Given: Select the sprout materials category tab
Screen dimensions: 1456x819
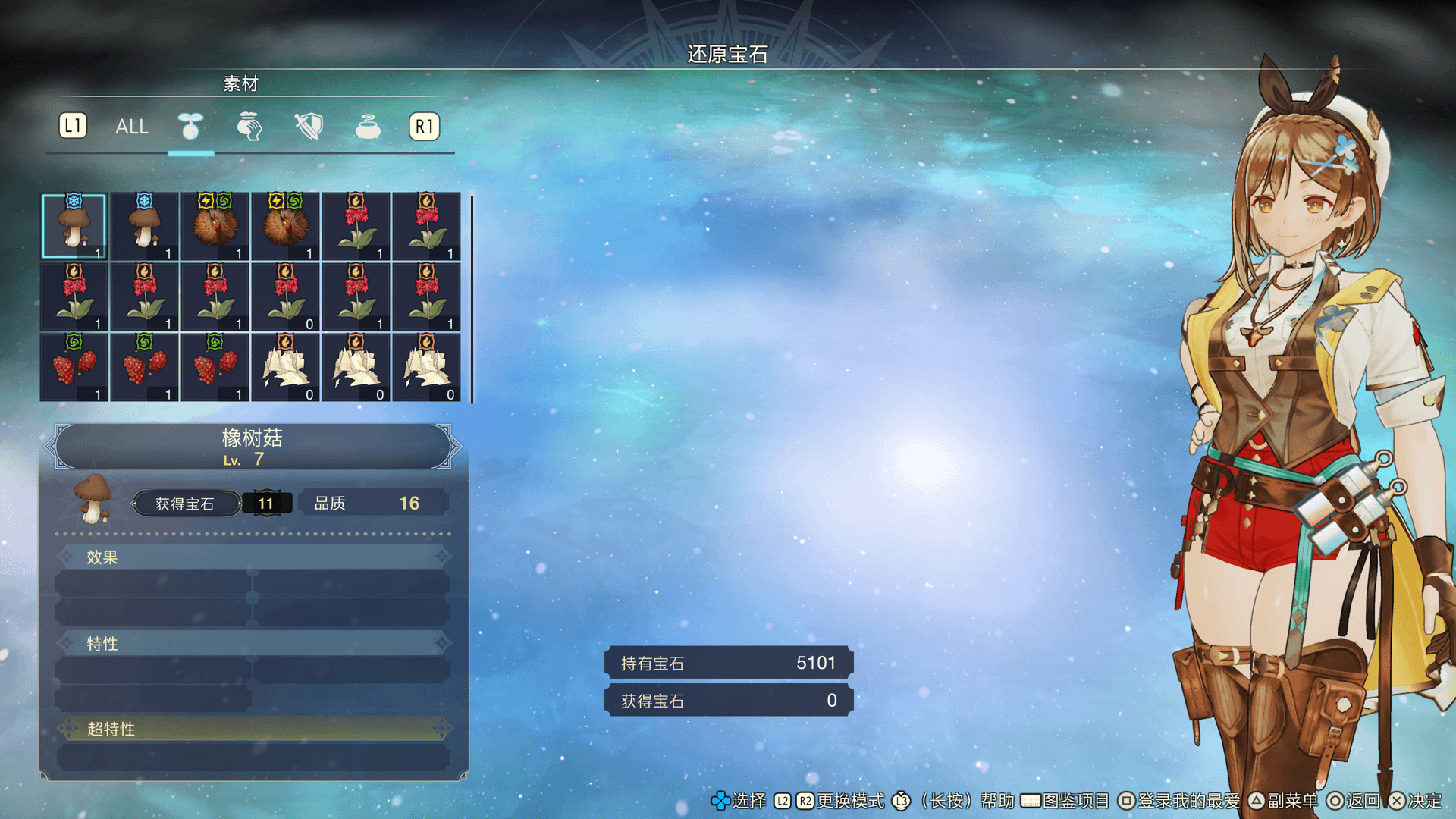Looking at the screenshot, I should click(190, 127).
